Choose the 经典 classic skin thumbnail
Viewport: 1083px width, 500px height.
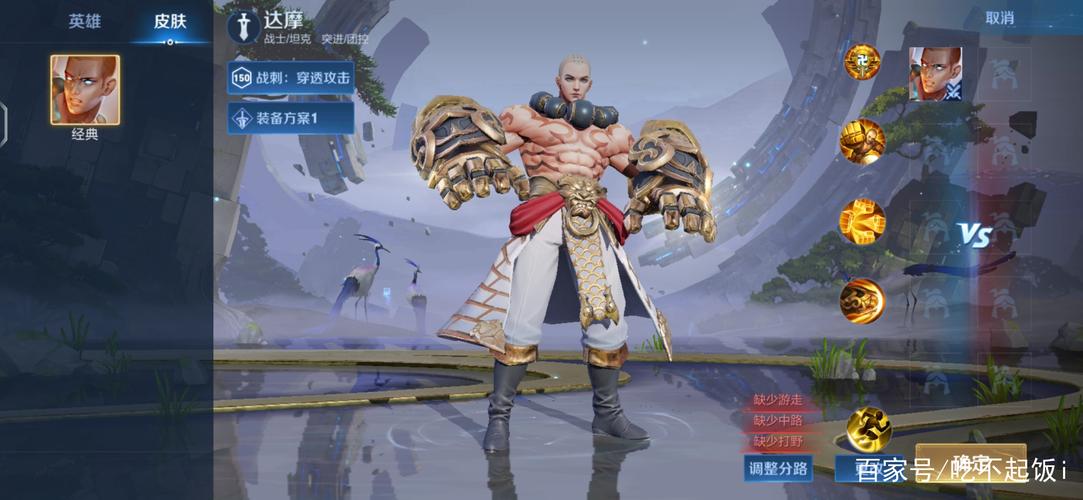click(85, 90)
